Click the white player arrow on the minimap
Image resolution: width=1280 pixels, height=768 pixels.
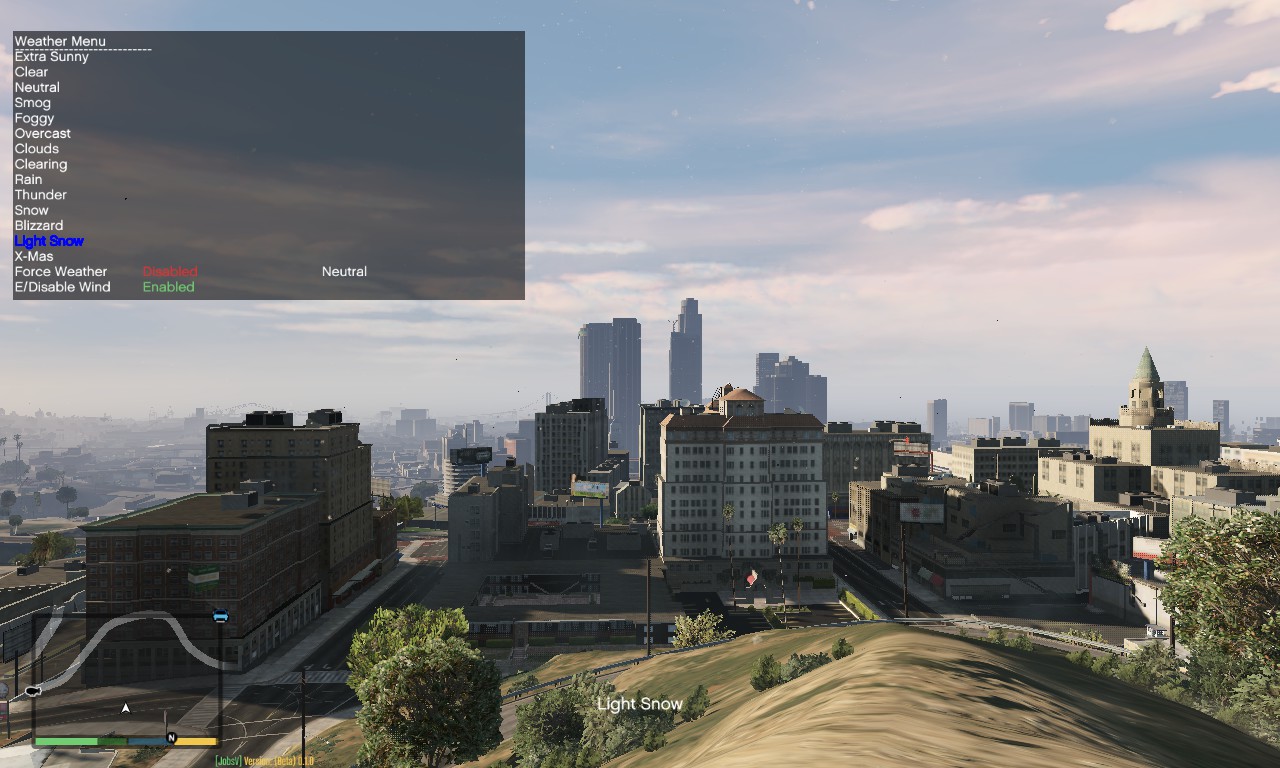pyautogui.click(x=125, y=706)
